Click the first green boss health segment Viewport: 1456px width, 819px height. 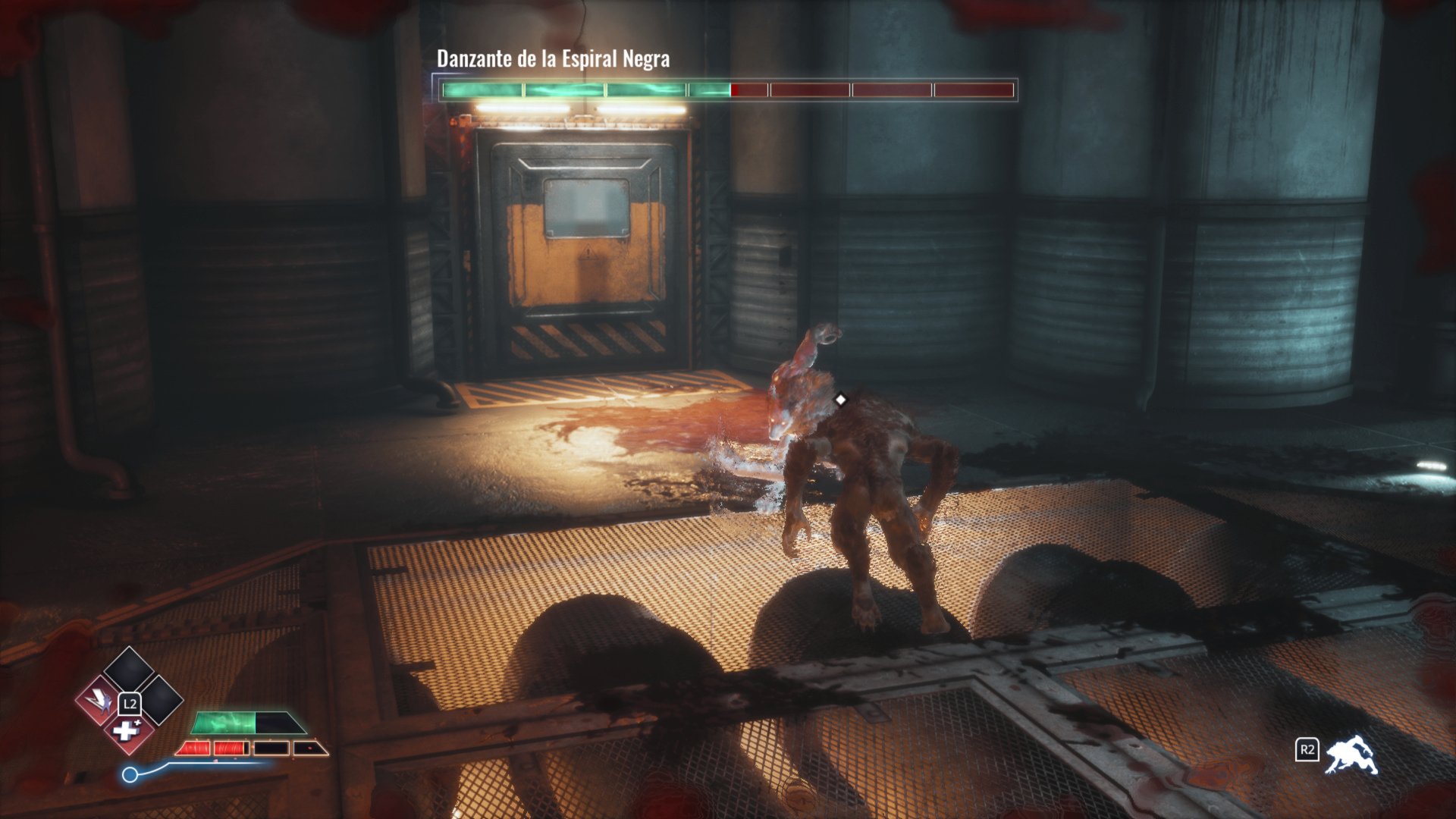click(482, 89)
